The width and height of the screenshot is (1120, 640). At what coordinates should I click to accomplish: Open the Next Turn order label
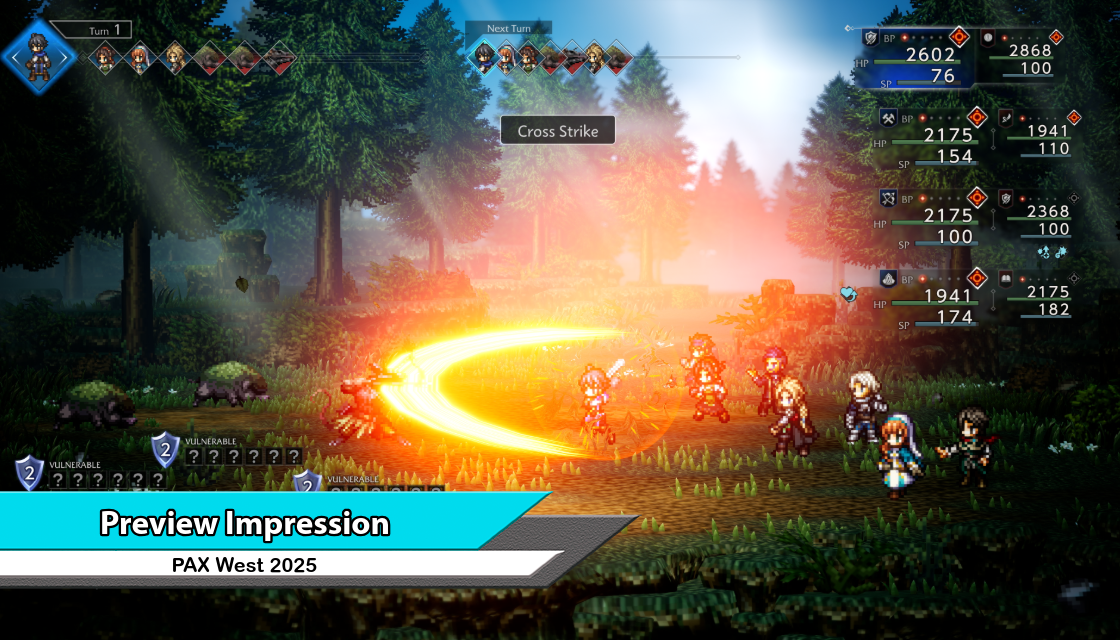pyautogui.click(x=508, y=29)
